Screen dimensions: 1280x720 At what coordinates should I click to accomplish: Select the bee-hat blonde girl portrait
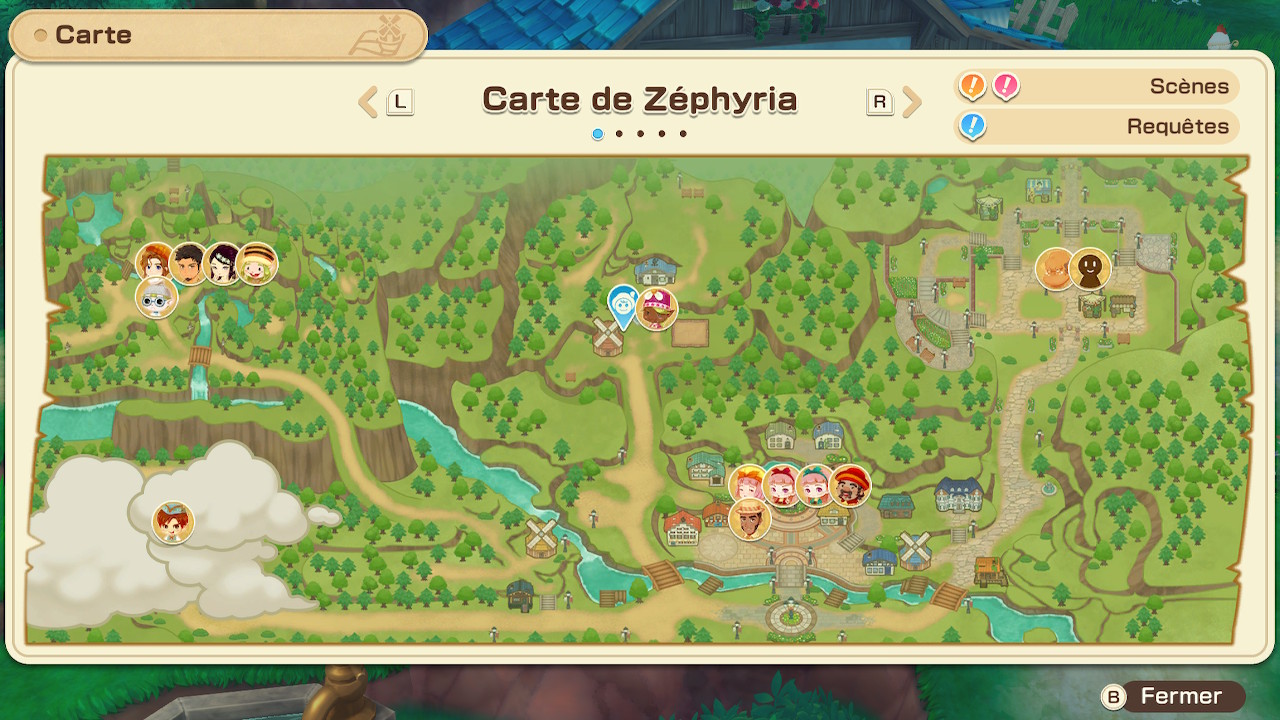[255, 265]
